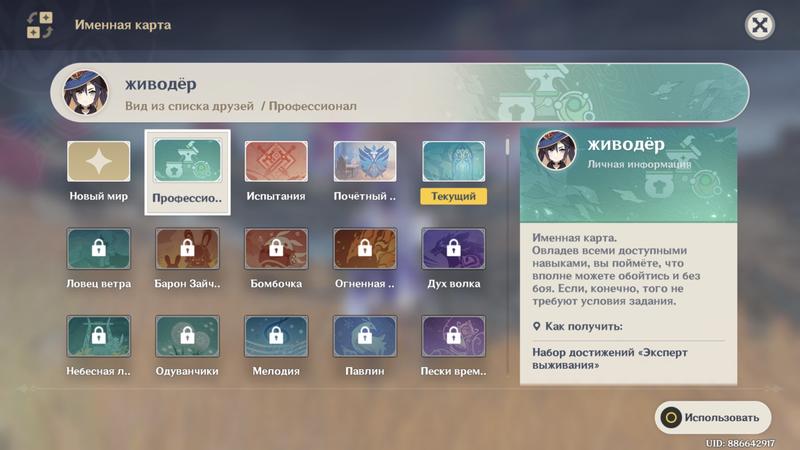Select the Испытания namecard
800x450 pixels.
276,161
